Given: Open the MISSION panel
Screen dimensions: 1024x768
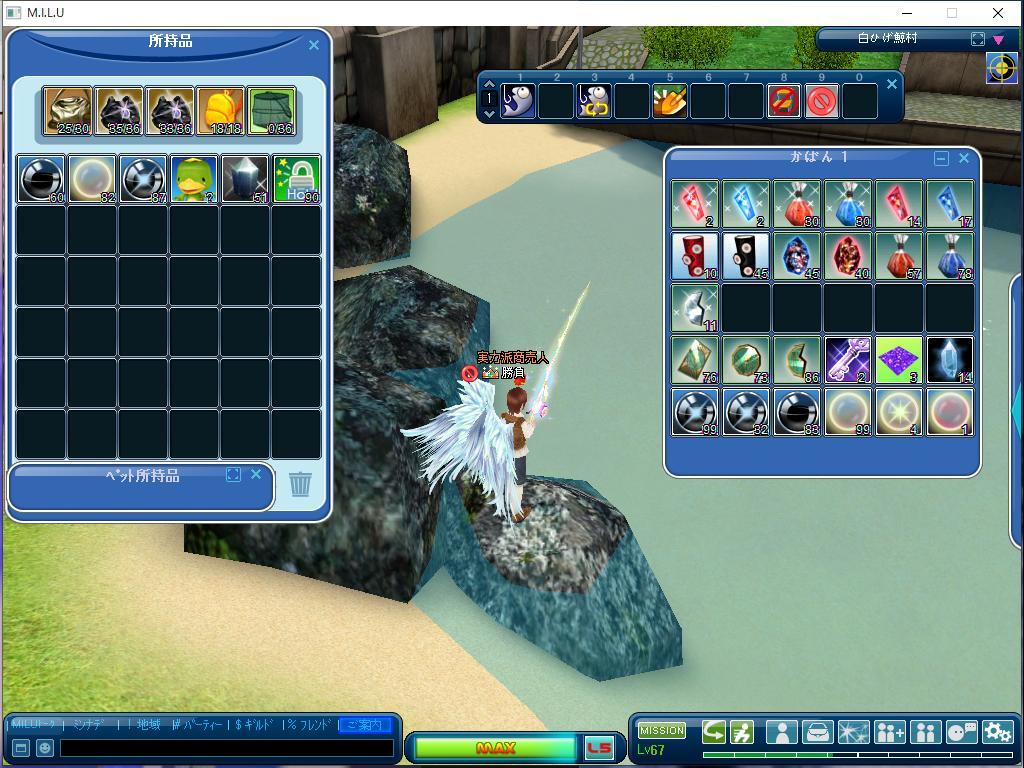Looking at the screenshot, I should click(662, 730).
